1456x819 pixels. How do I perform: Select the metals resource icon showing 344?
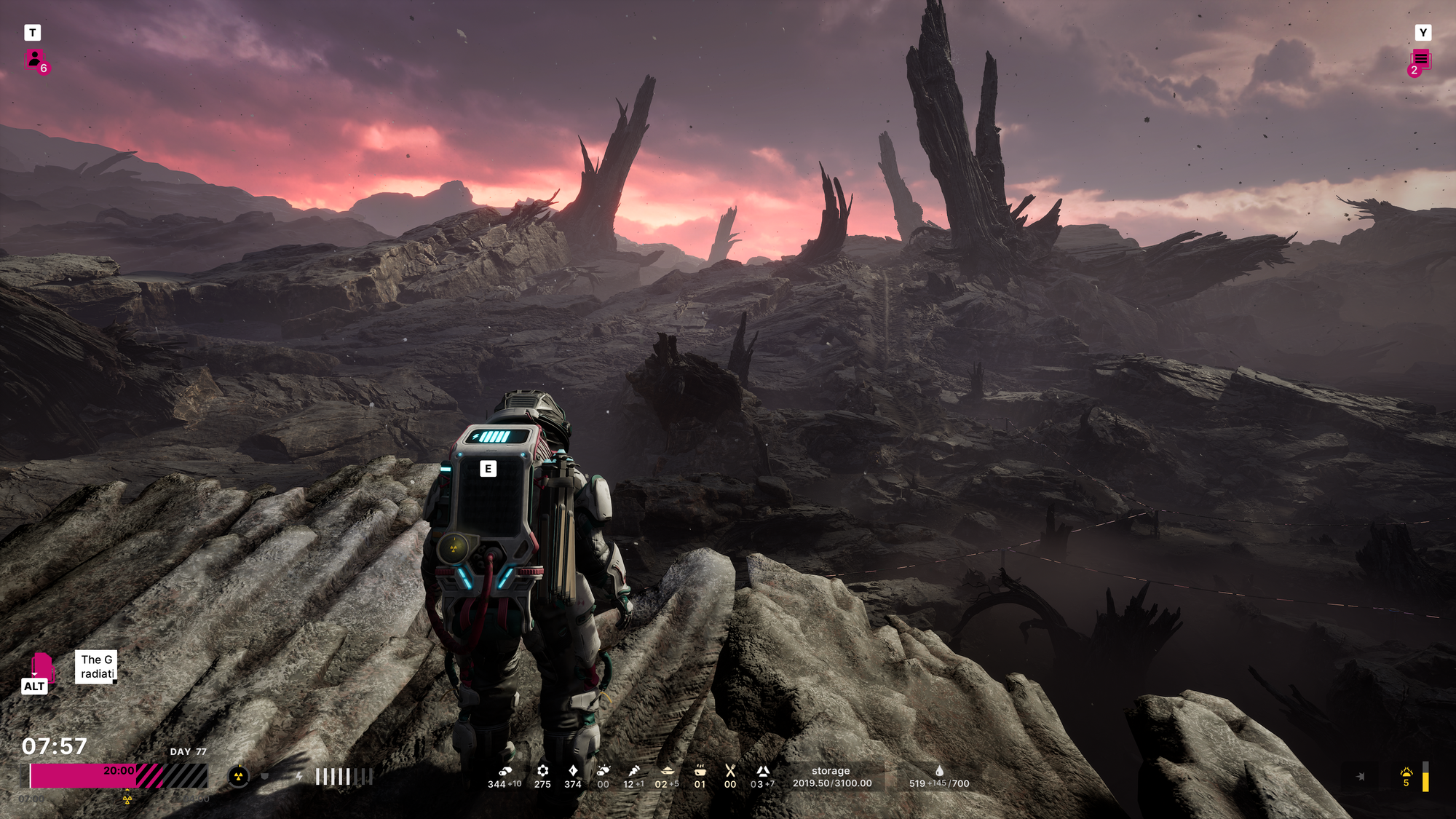(x=505, y=771)
